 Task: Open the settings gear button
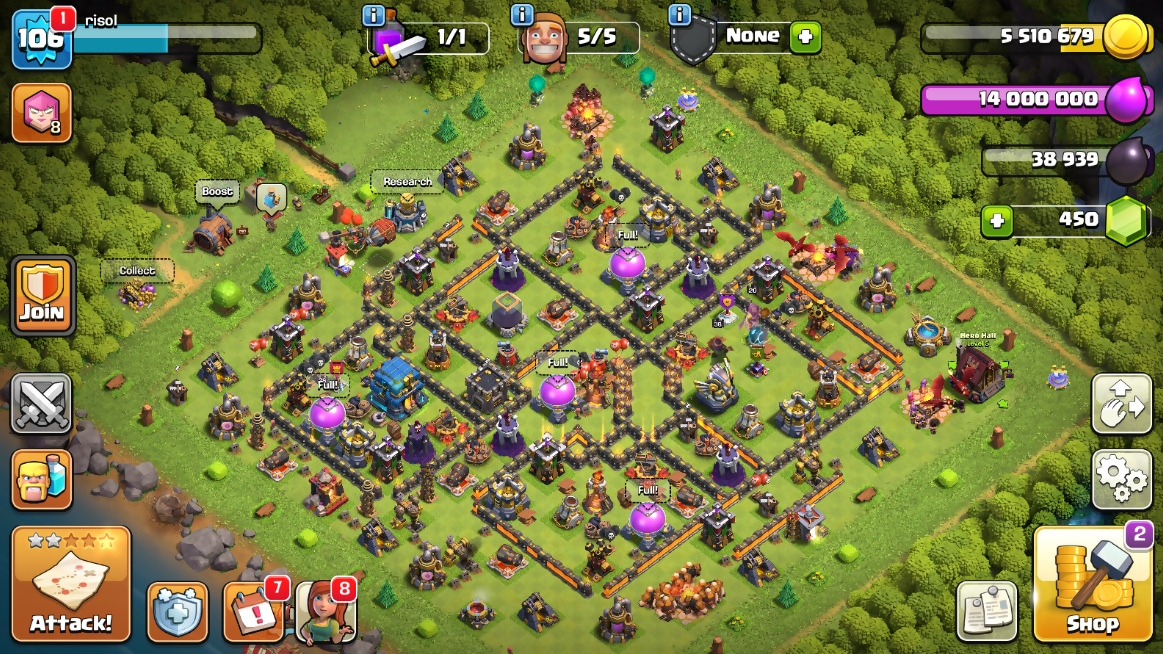tap(1122, 479)
